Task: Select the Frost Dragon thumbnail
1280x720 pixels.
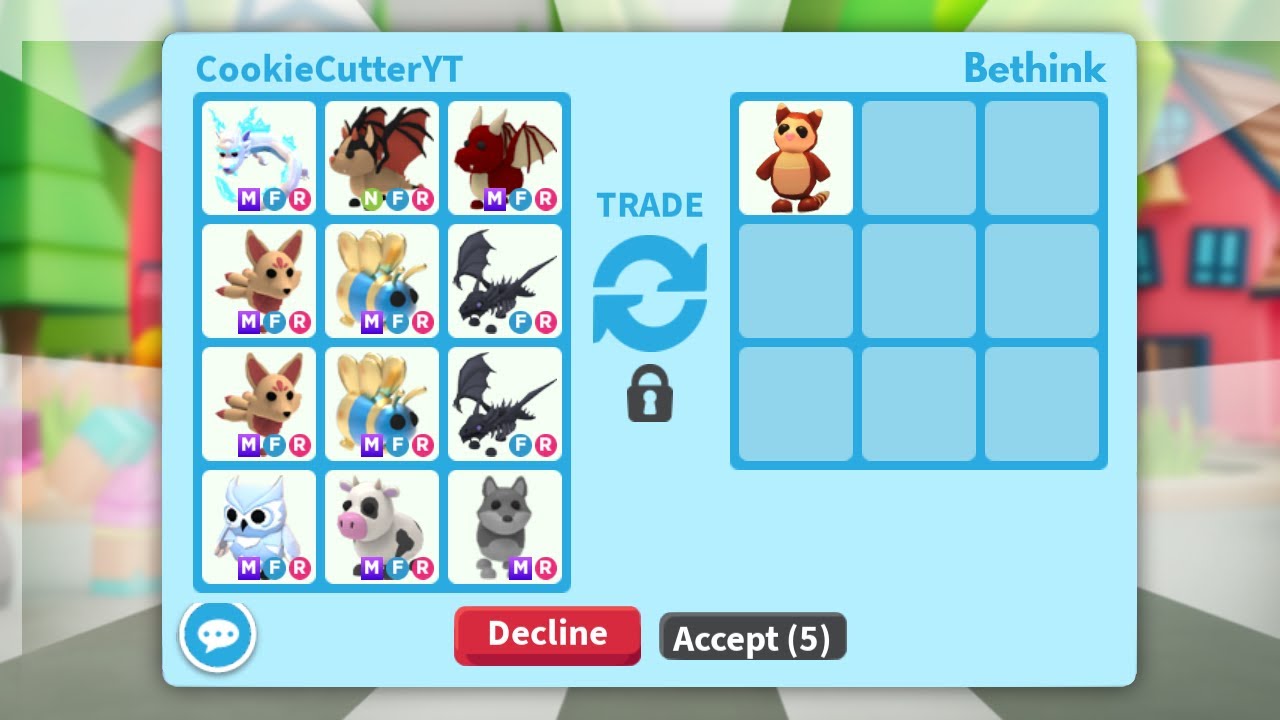Action: coord(258,150)
